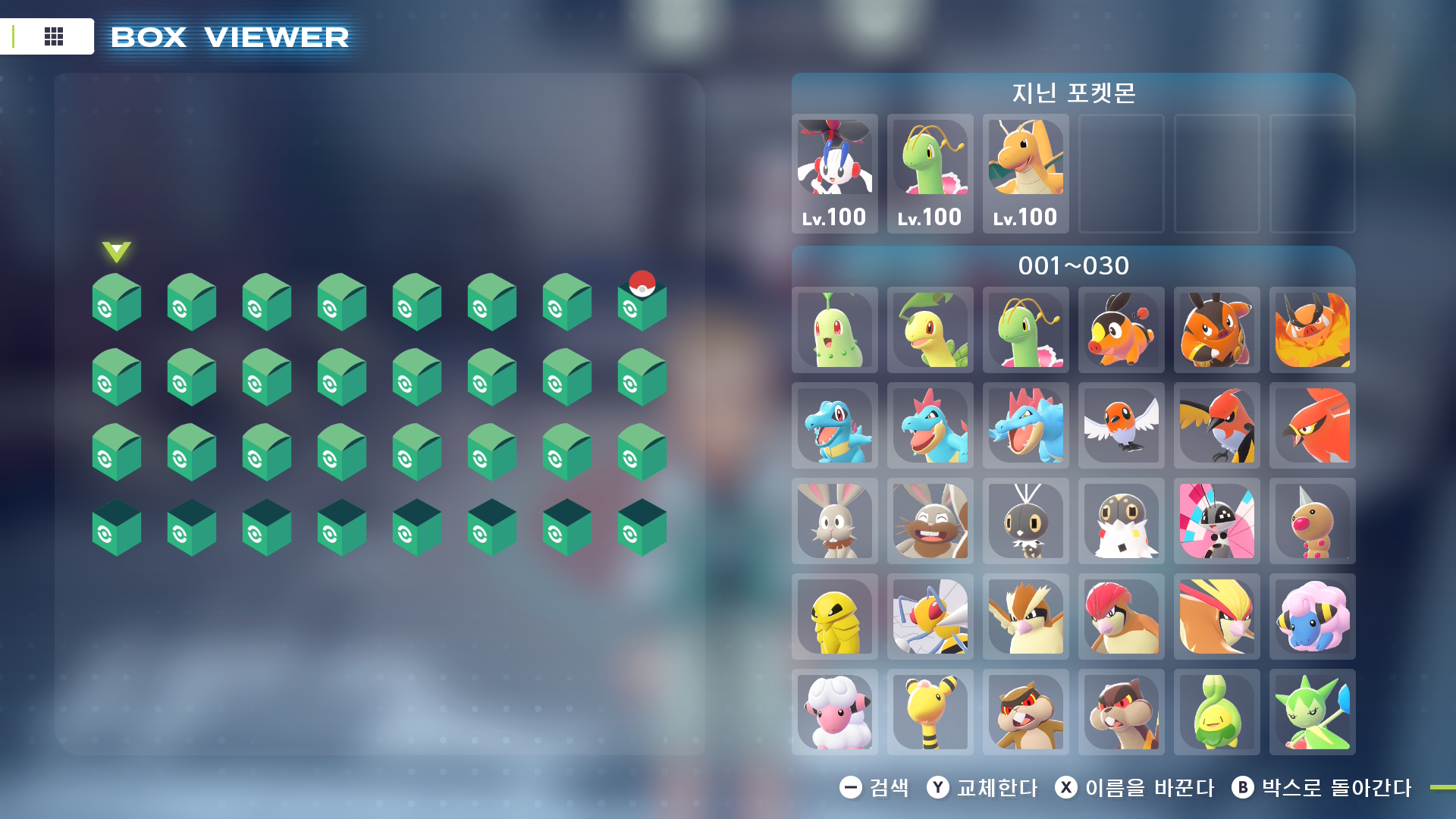Choose the Lv.100 Meganium in the party
Image resolution: width=1456 pixels, height=819 pixels.
[930, 174]
